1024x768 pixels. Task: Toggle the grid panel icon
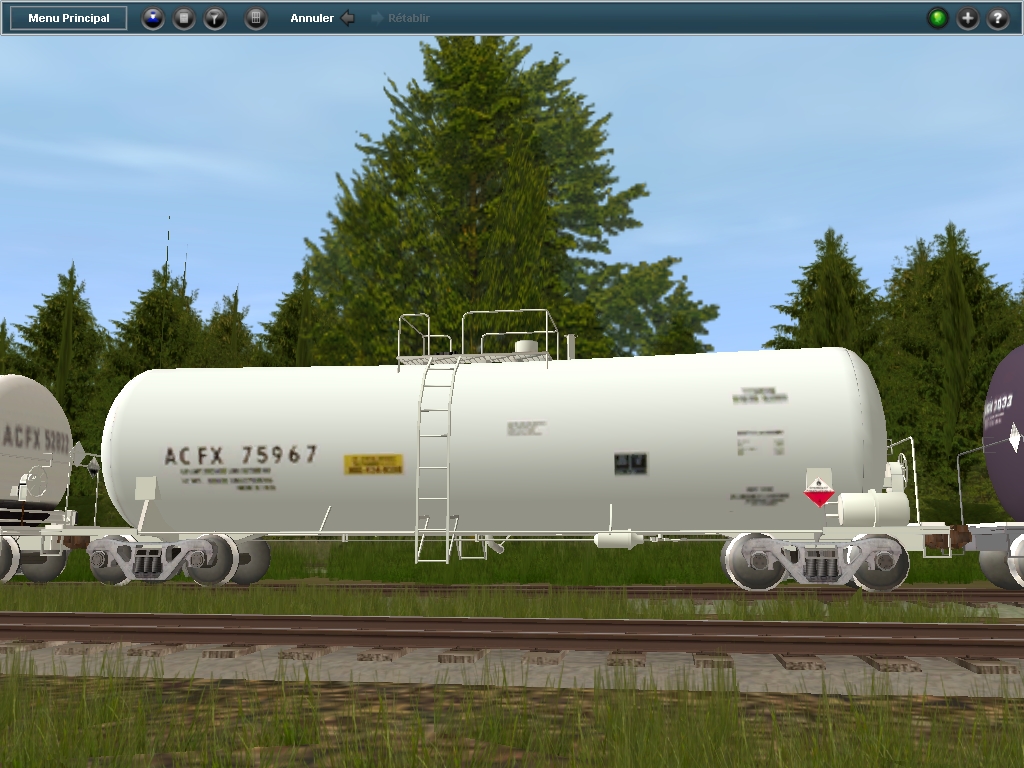point(256,18)
